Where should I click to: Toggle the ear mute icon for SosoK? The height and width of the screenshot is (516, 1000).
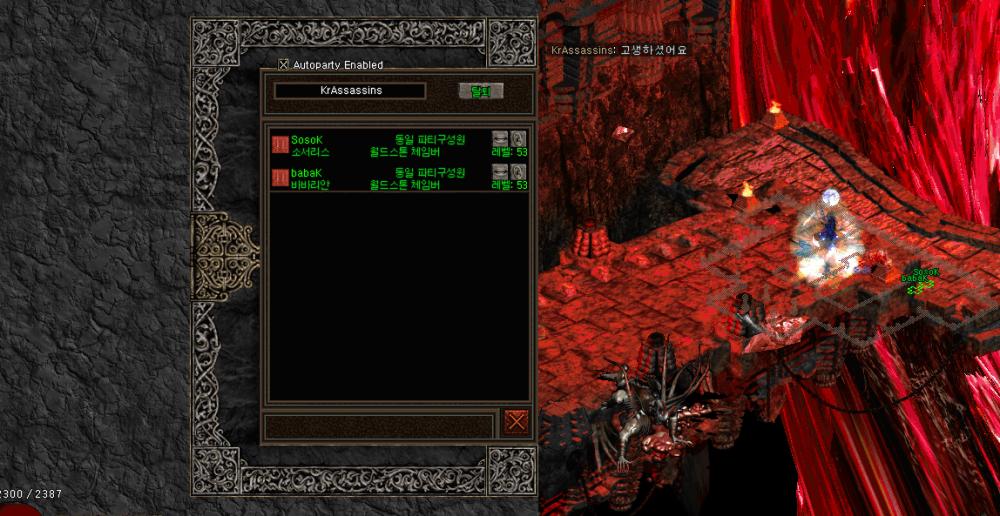coord(518,138)
